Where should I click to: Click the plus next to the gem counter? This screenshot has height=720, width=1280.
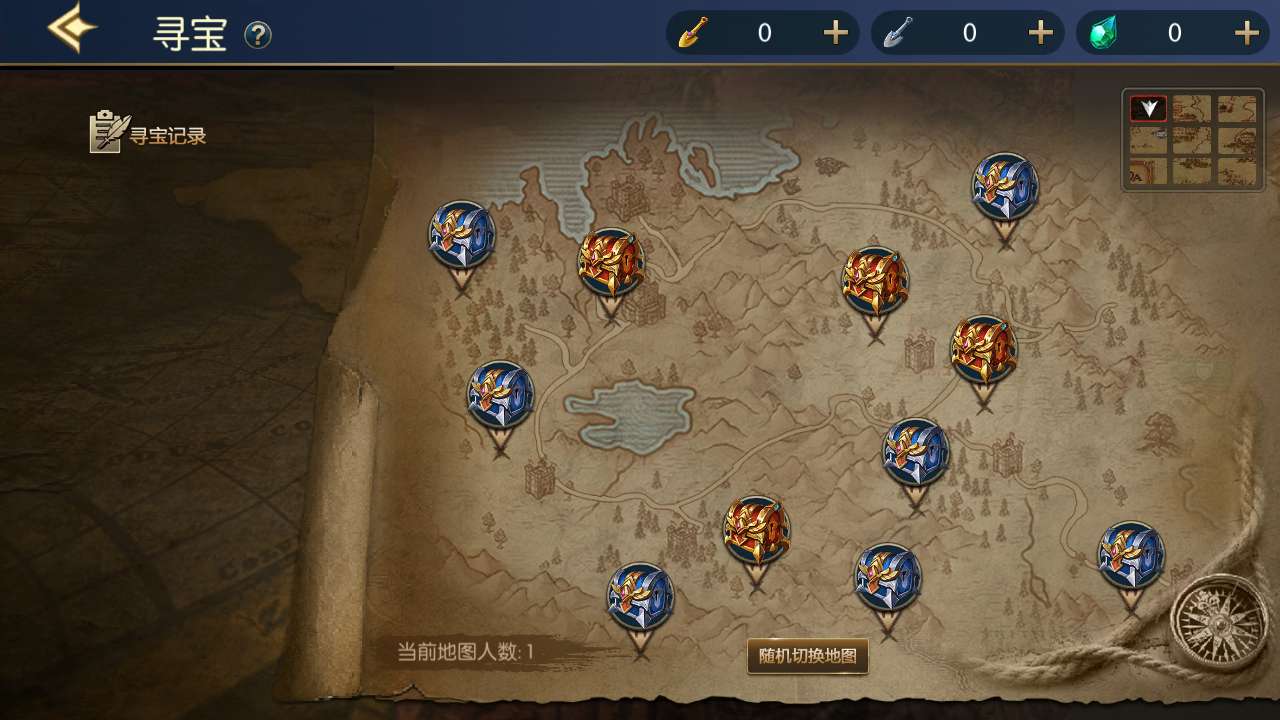pos(1246,32)
